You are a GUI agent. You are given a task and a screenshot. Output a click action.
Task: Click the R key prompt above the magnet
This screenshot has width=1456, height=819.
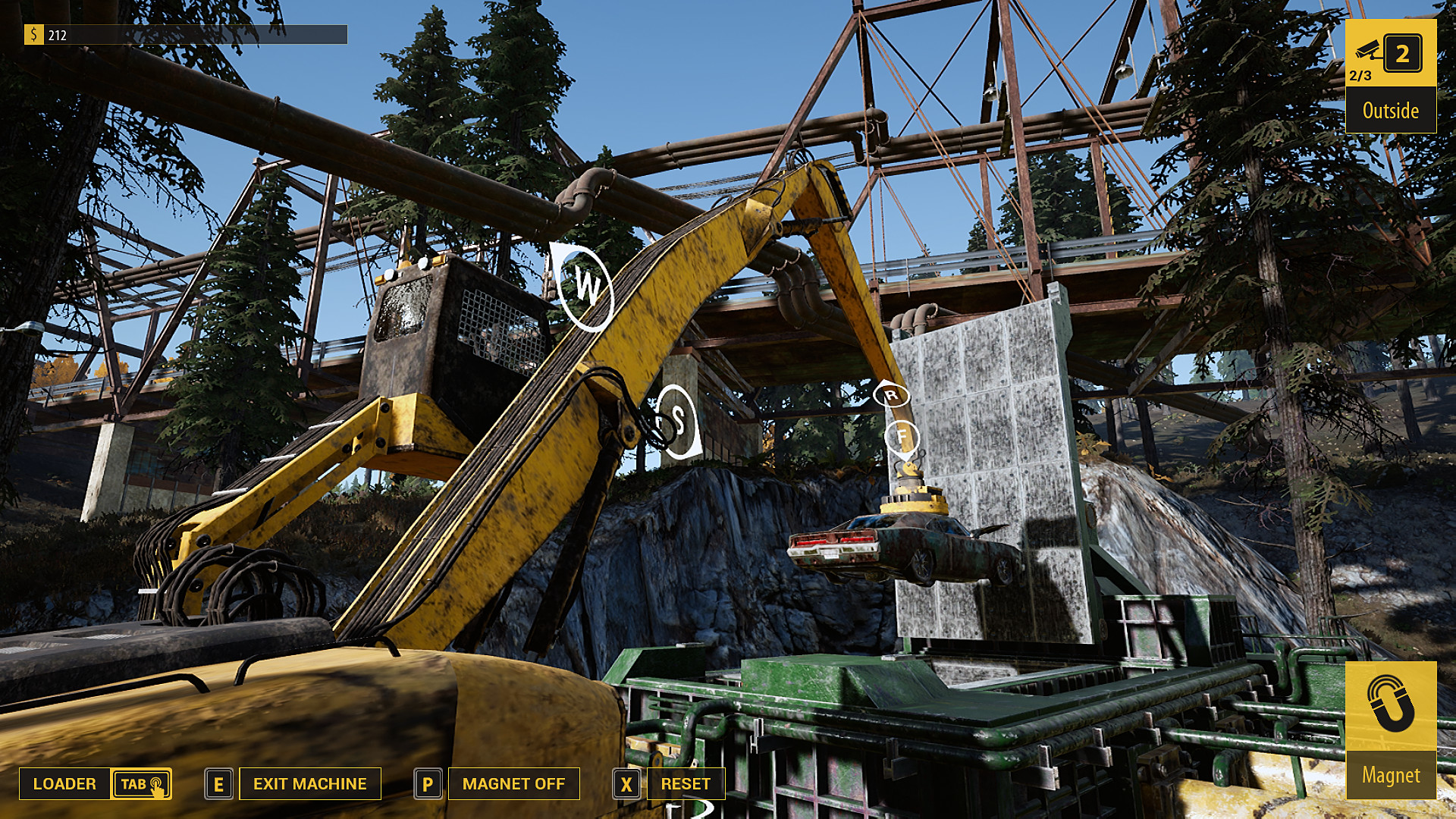(x=892, y=393)
